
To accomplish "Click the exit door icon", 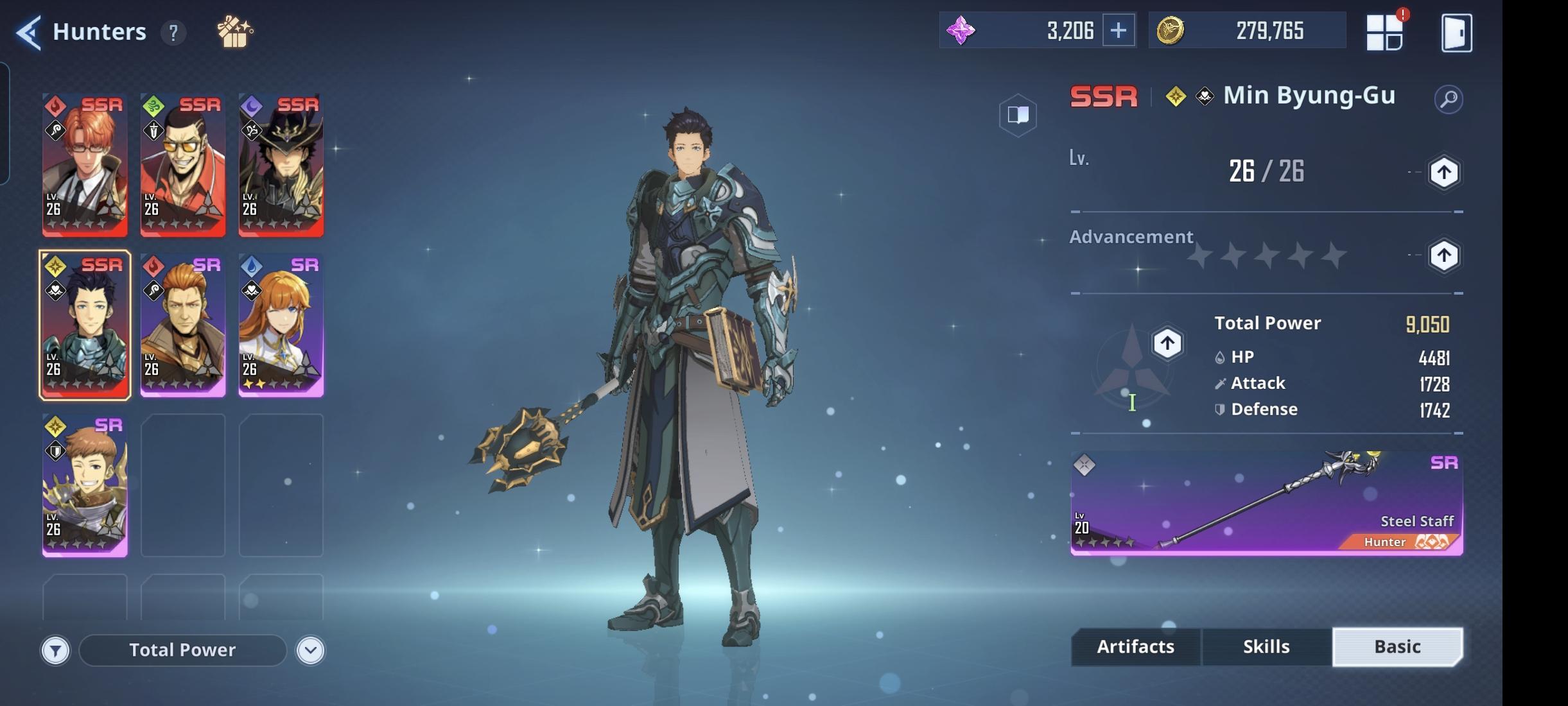I will click(1456, 33).
